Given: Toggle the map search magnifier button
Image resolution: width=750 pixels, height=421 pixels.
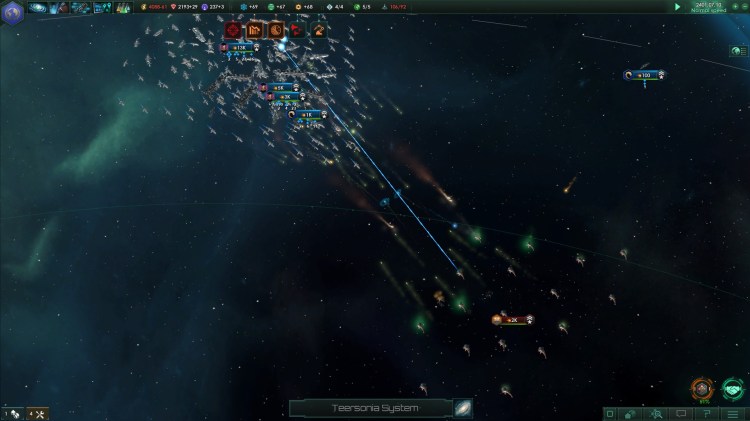Looking at the screenshot, I should click(658, 413).
